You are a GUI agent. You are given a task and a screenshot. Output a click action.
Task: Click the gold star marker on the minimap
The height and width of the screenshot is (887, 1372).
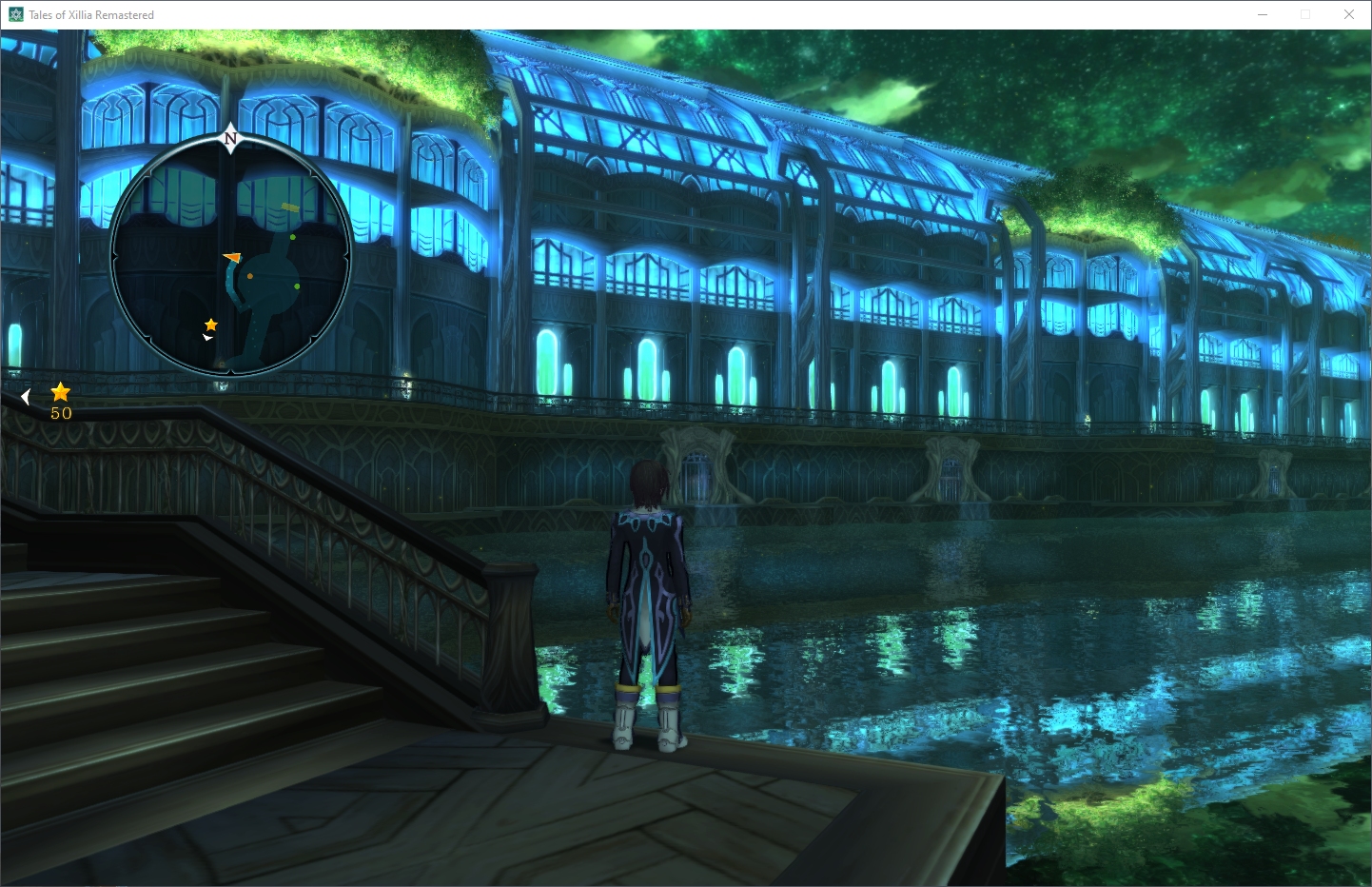(x=211, y=325)
